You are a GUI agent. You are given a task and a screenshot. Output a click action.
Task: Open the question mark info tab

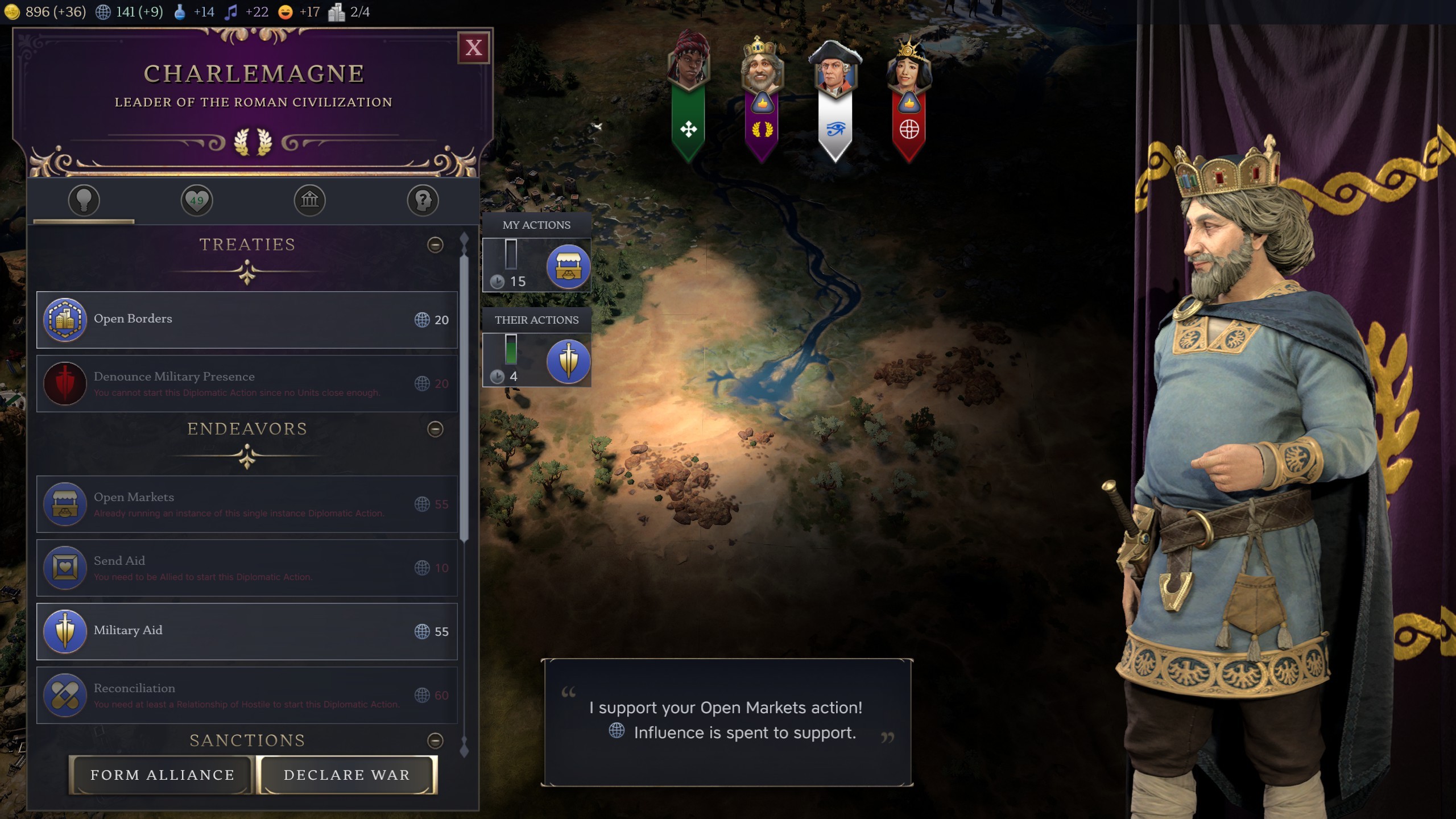pos(423,200)
